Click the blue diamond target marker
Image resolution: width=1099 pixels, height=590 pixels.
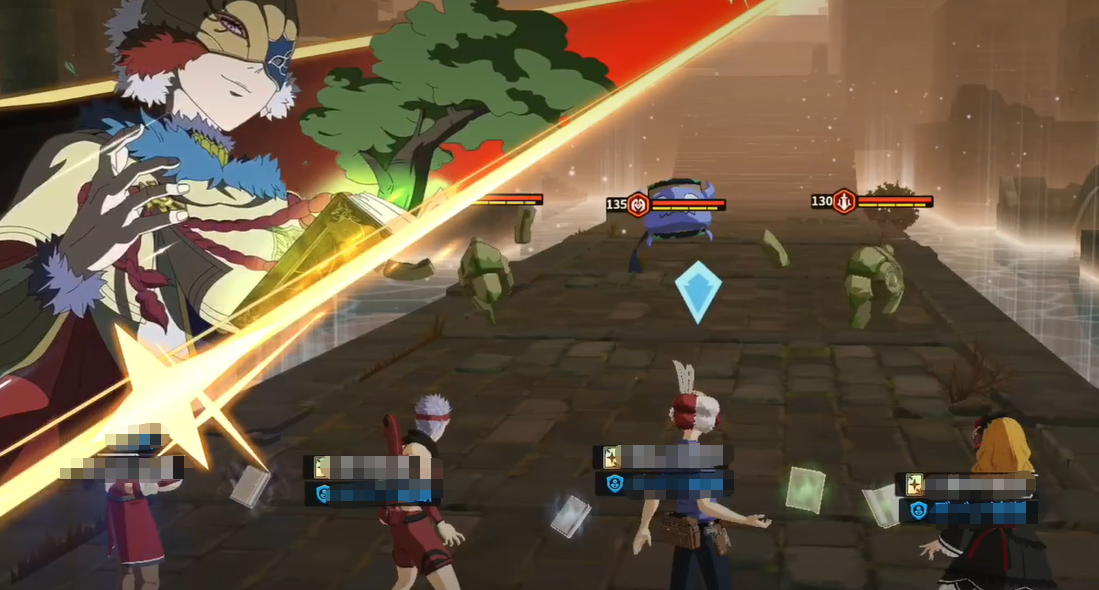(x=697, y=291)
